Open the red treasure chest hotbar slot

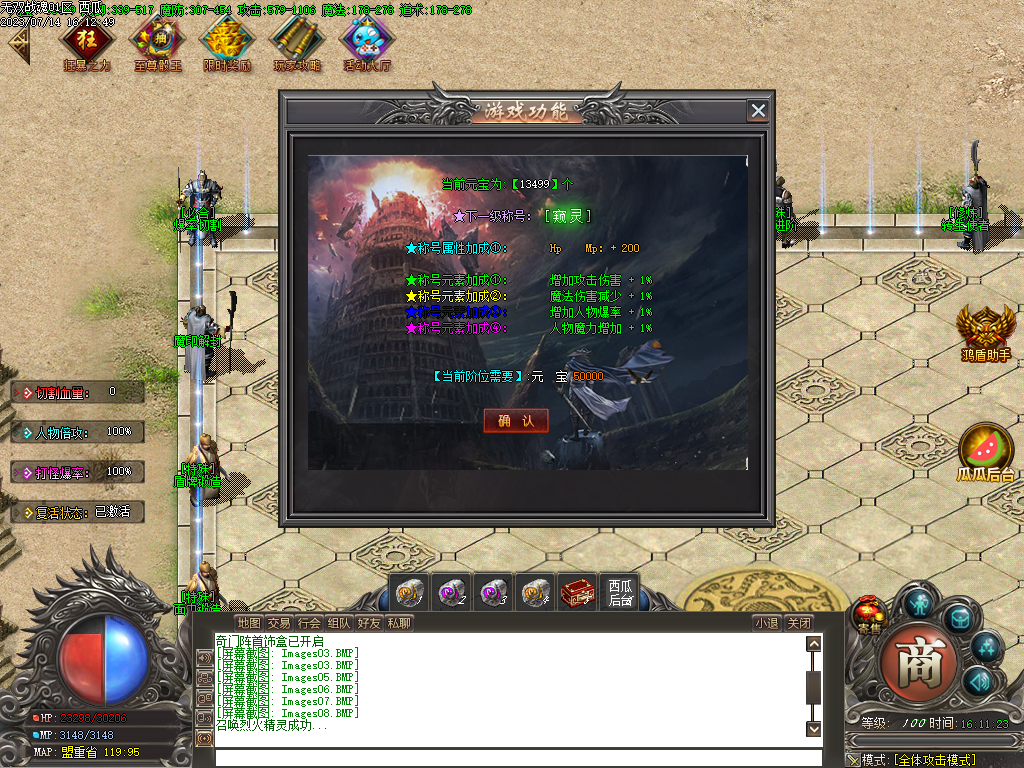[x=578, y=593]
